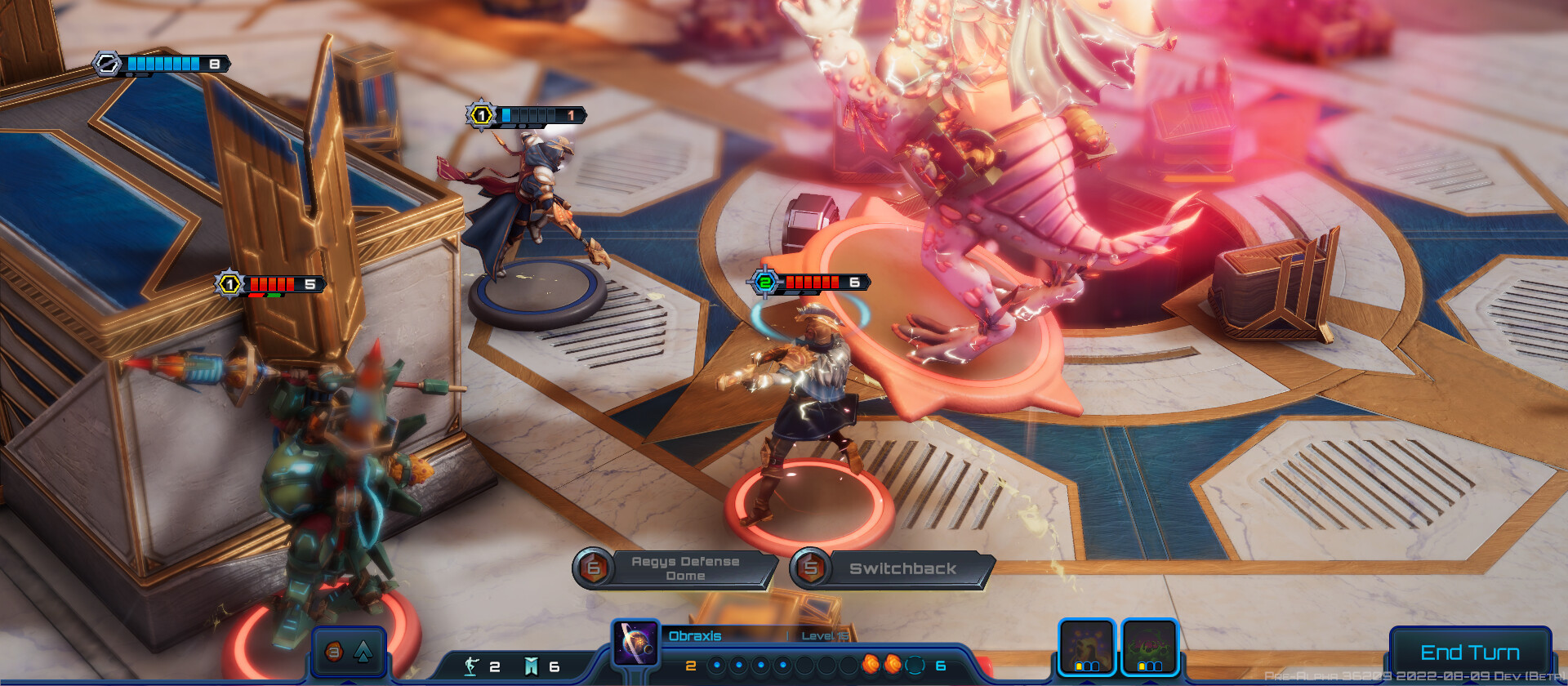End the current turn
The height and width of the screenshot is (686, 1568).
click(1470, 652)
